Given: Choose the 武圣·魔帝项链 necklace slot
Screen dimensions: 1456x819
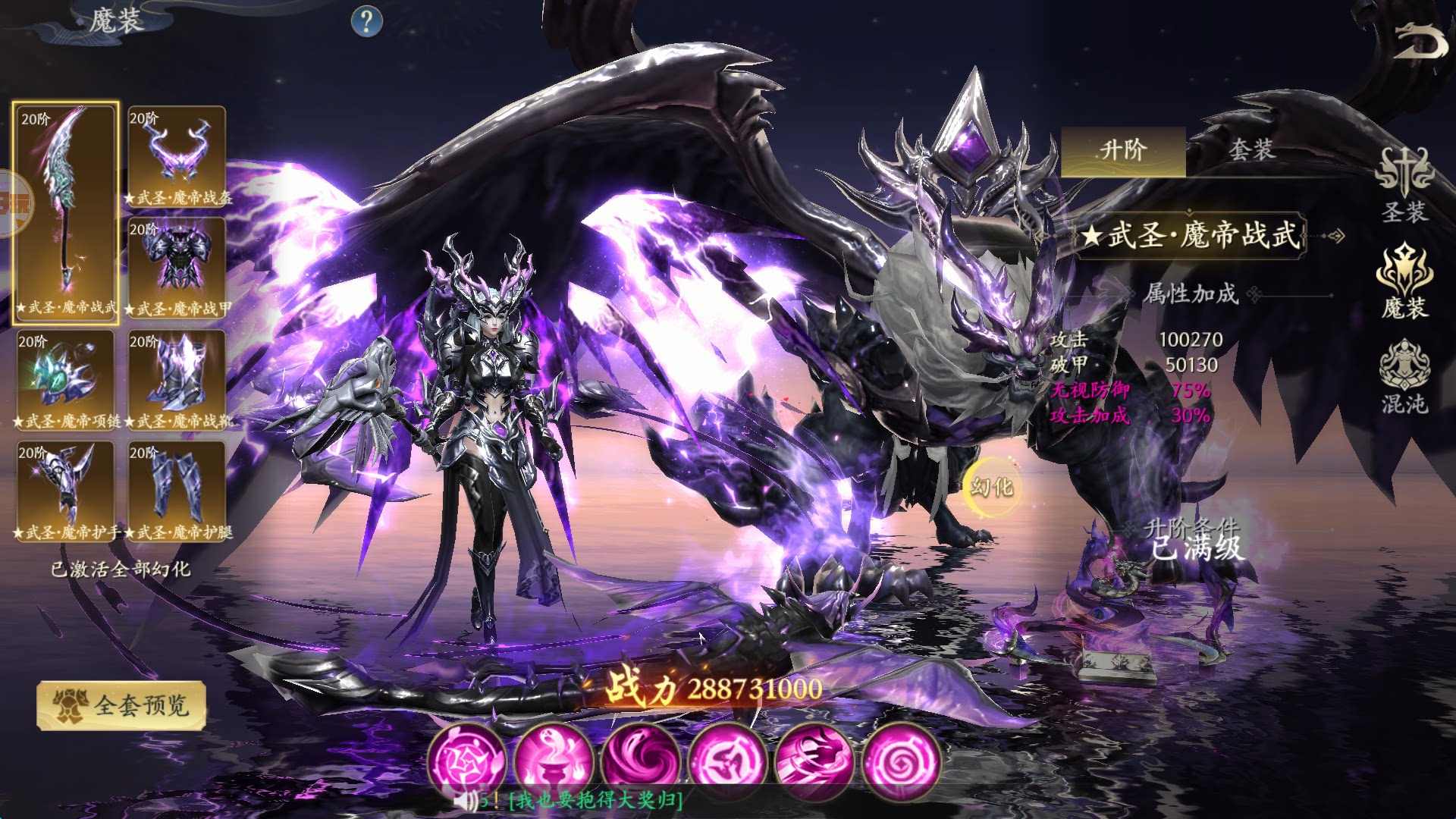Looking at the screenshot, I should [66, 378].
